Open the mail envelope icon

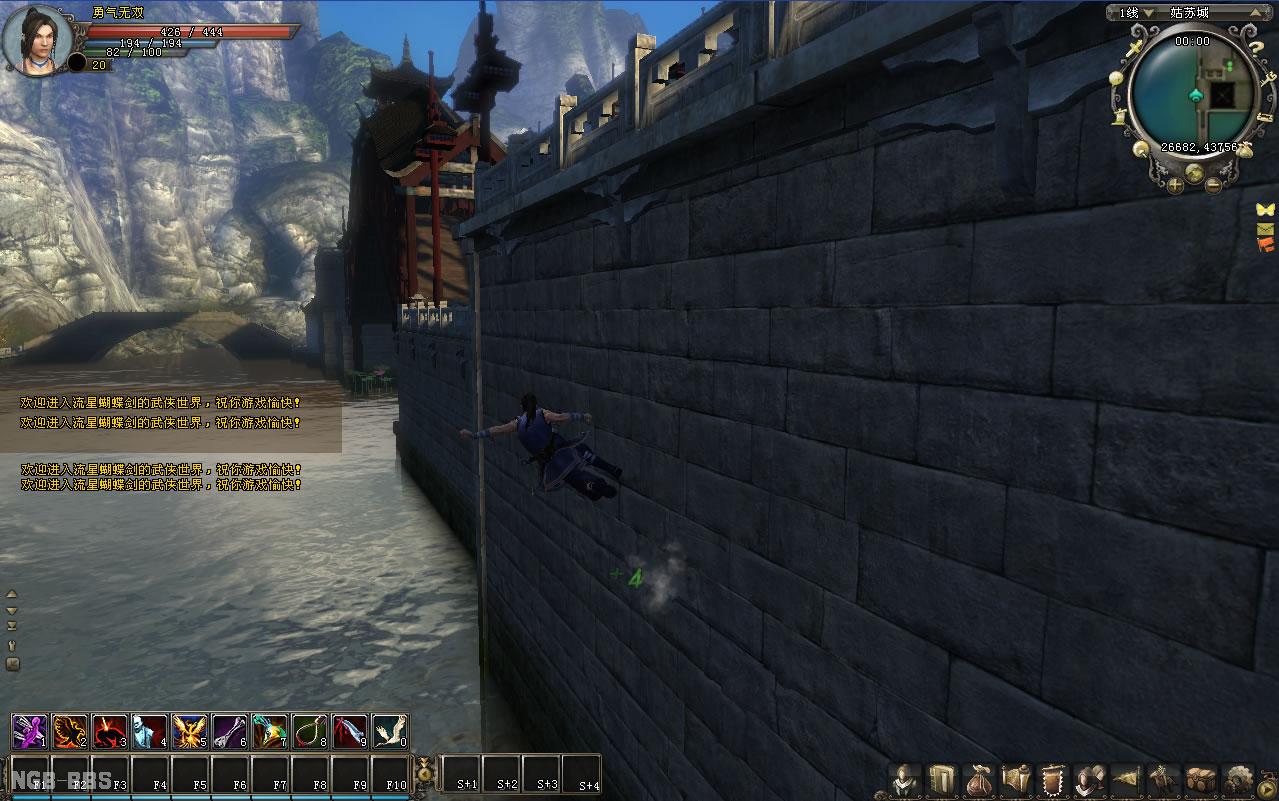(1266, 229)
